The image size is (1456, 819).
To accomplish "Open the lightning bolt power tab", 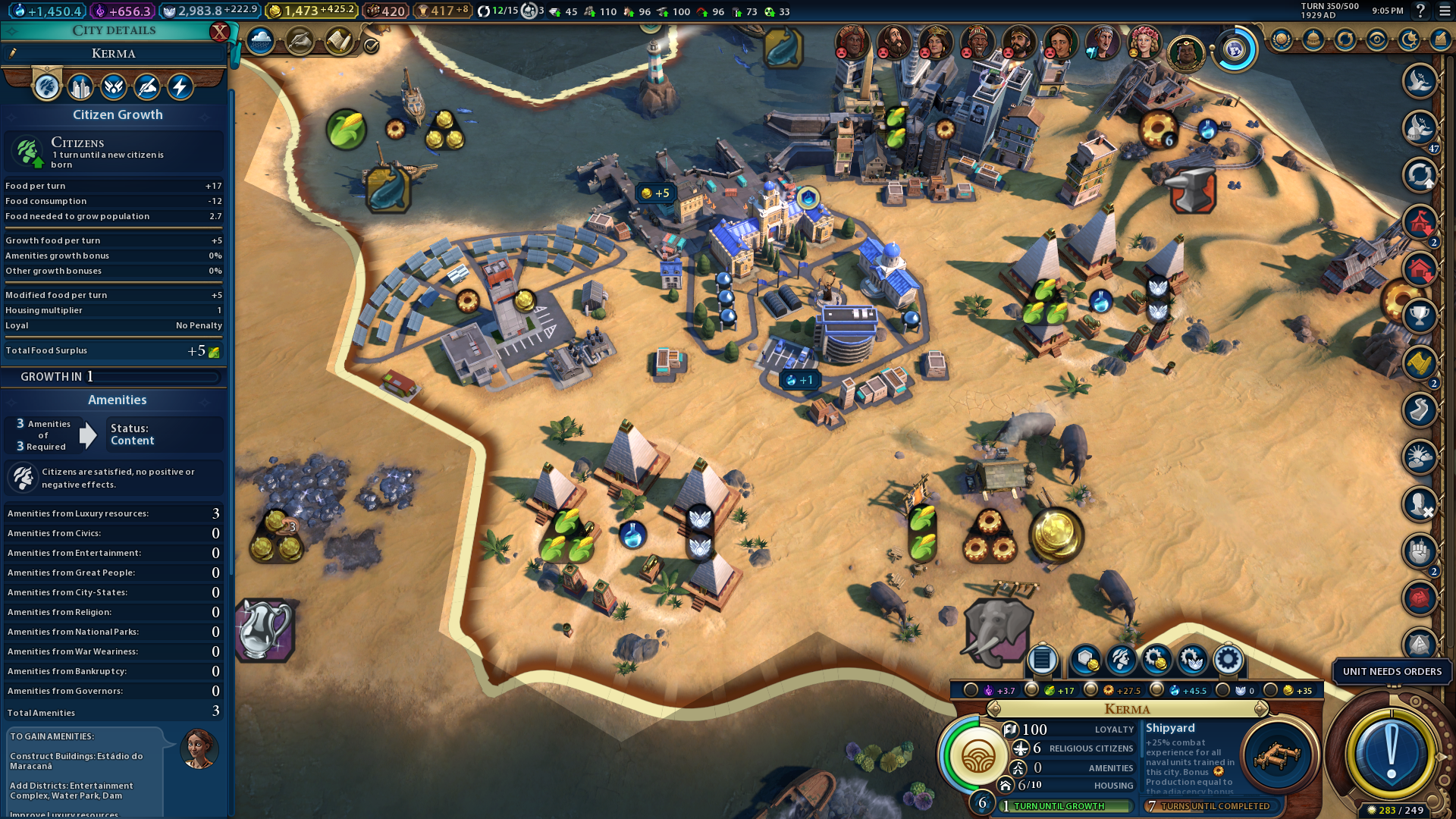I will (x=180, y=87).
